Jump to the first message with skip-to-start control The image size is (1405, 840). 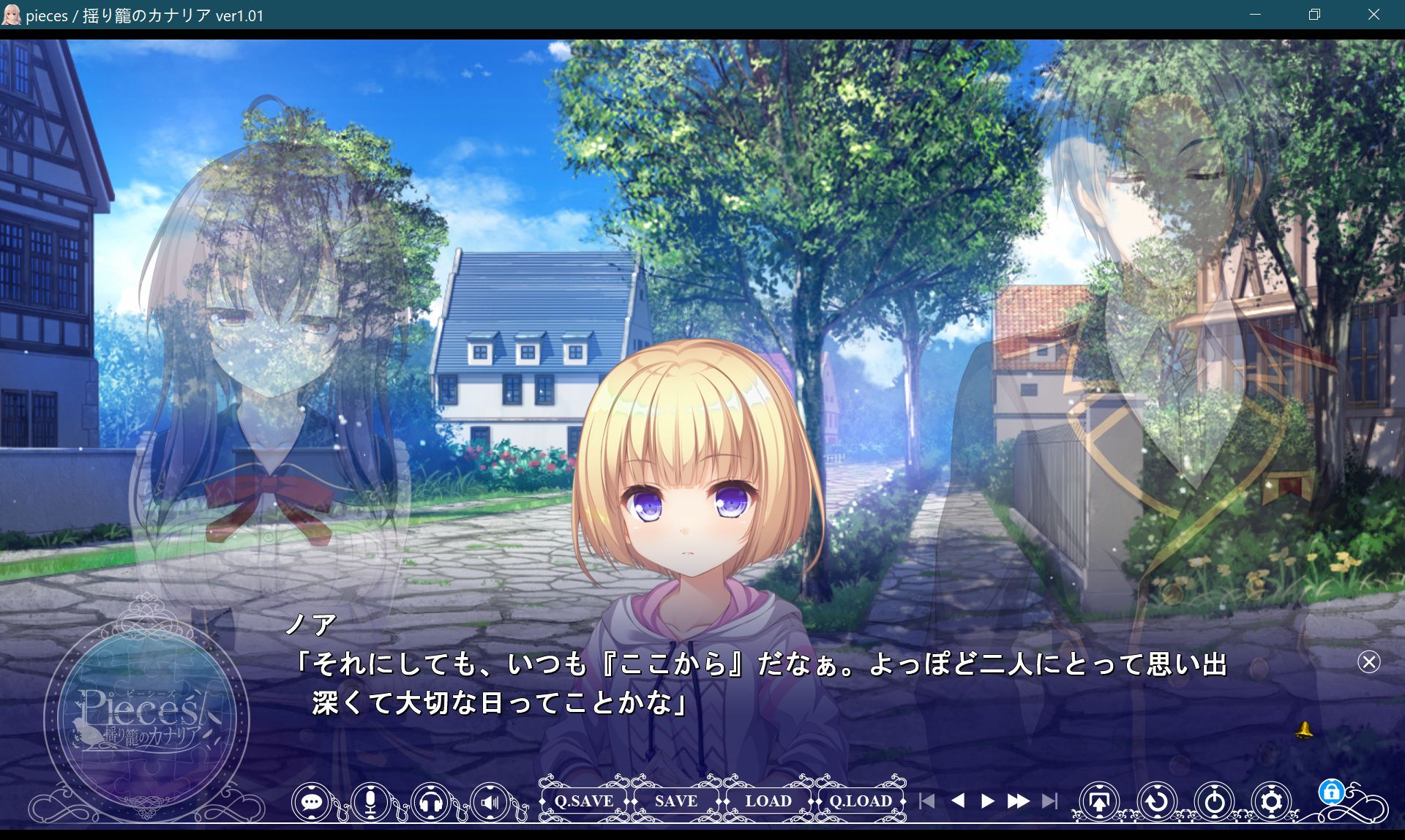click(x=928, y=801)
